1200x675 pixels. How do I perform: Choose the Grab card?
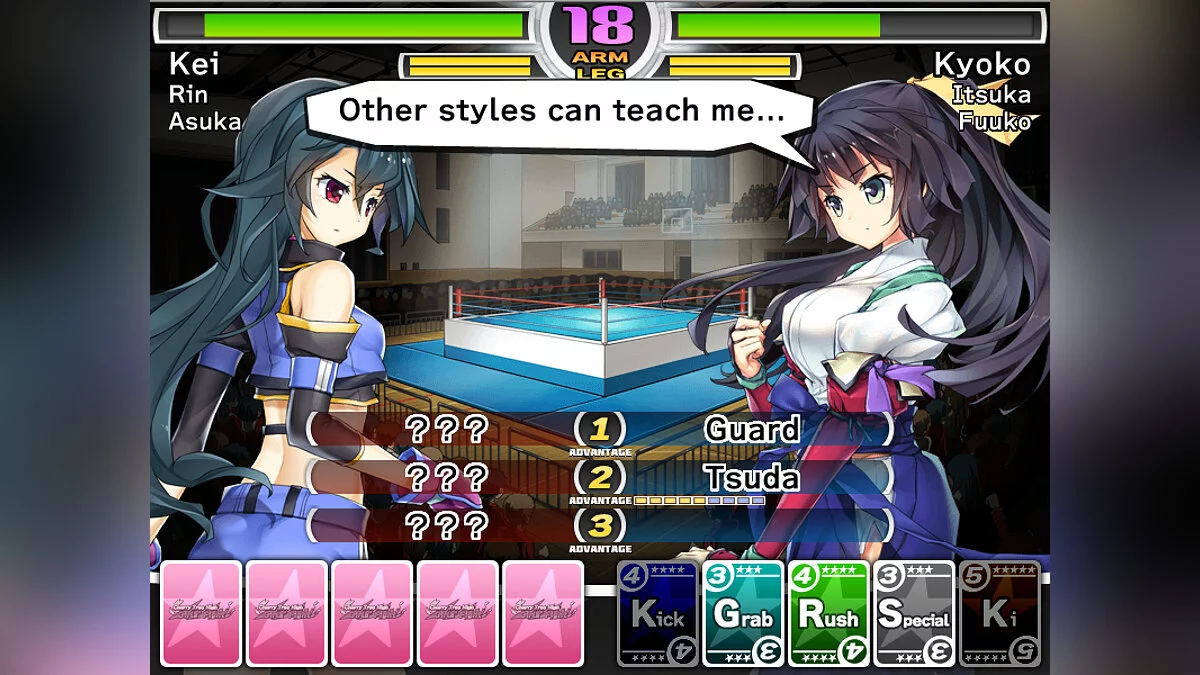pos(743,614)
